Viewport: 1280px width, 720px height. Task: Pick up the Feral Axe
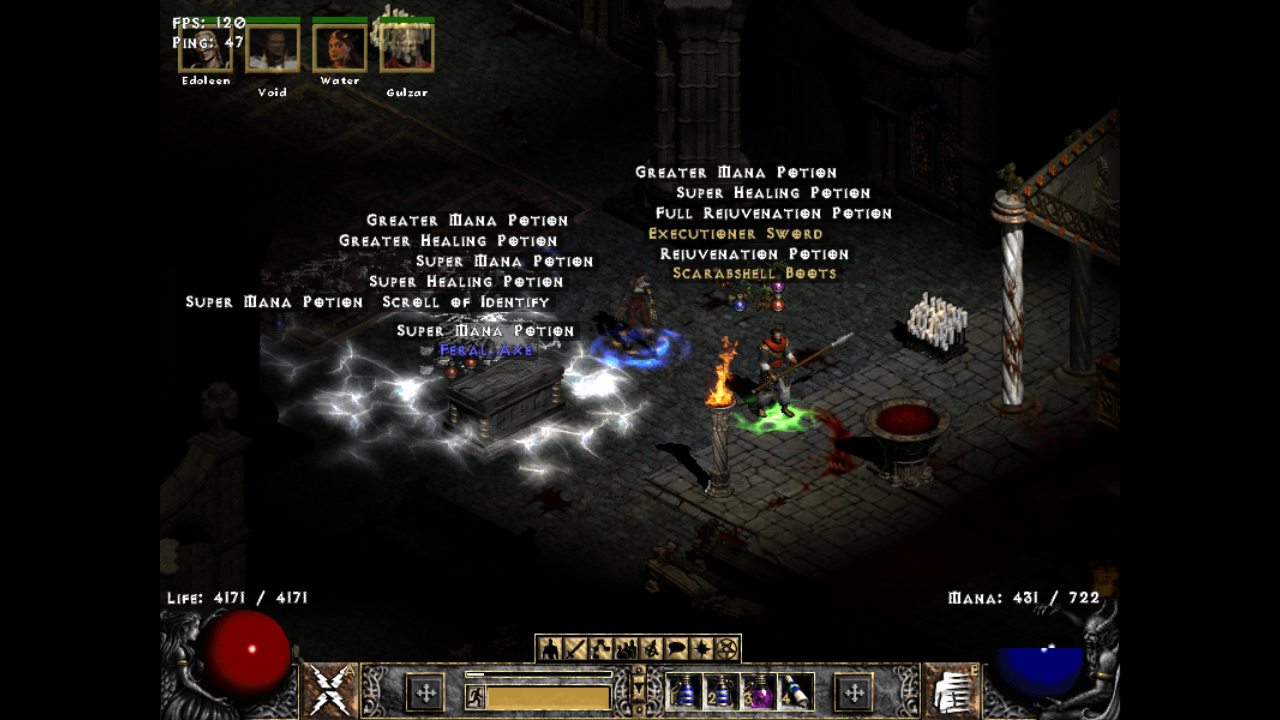coord(485,350)
